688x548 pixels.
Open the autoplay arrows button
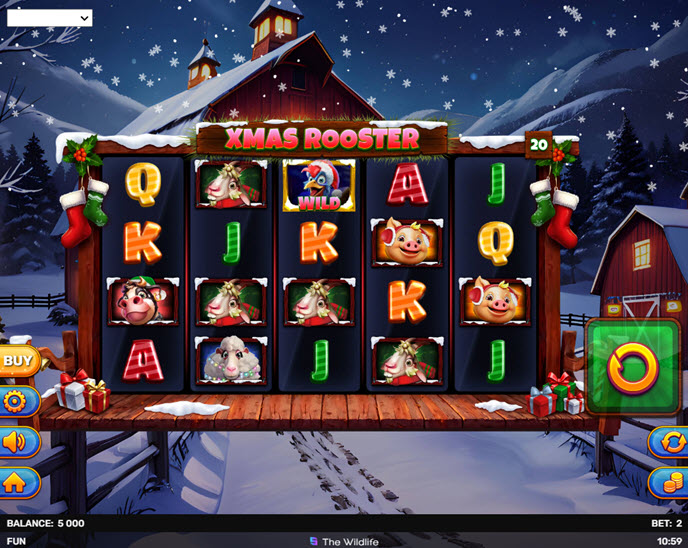click(668, 442)
